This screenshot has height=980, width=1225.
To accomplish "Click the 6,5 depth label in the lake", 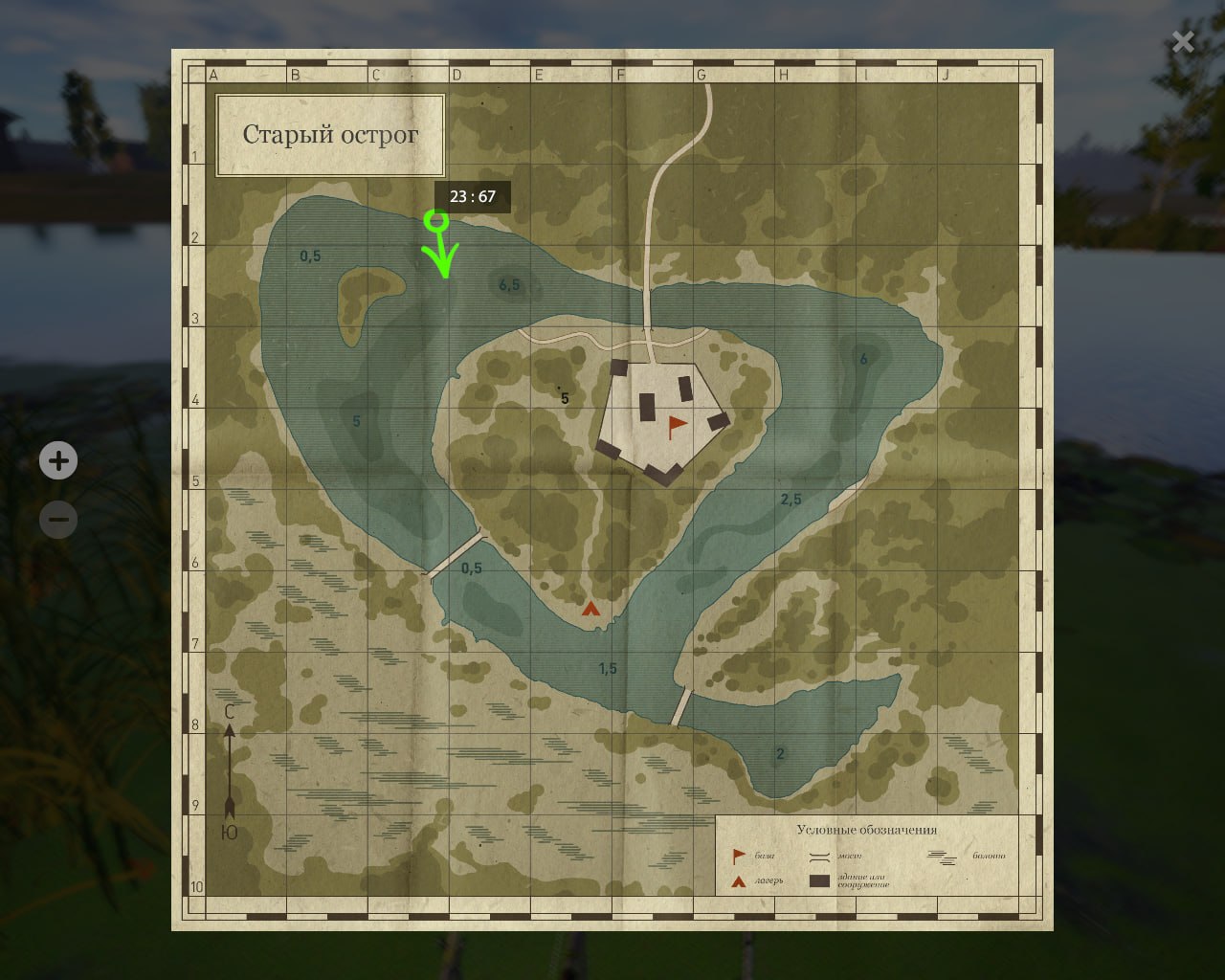I will pyautogui.click(x=508, y=282).
